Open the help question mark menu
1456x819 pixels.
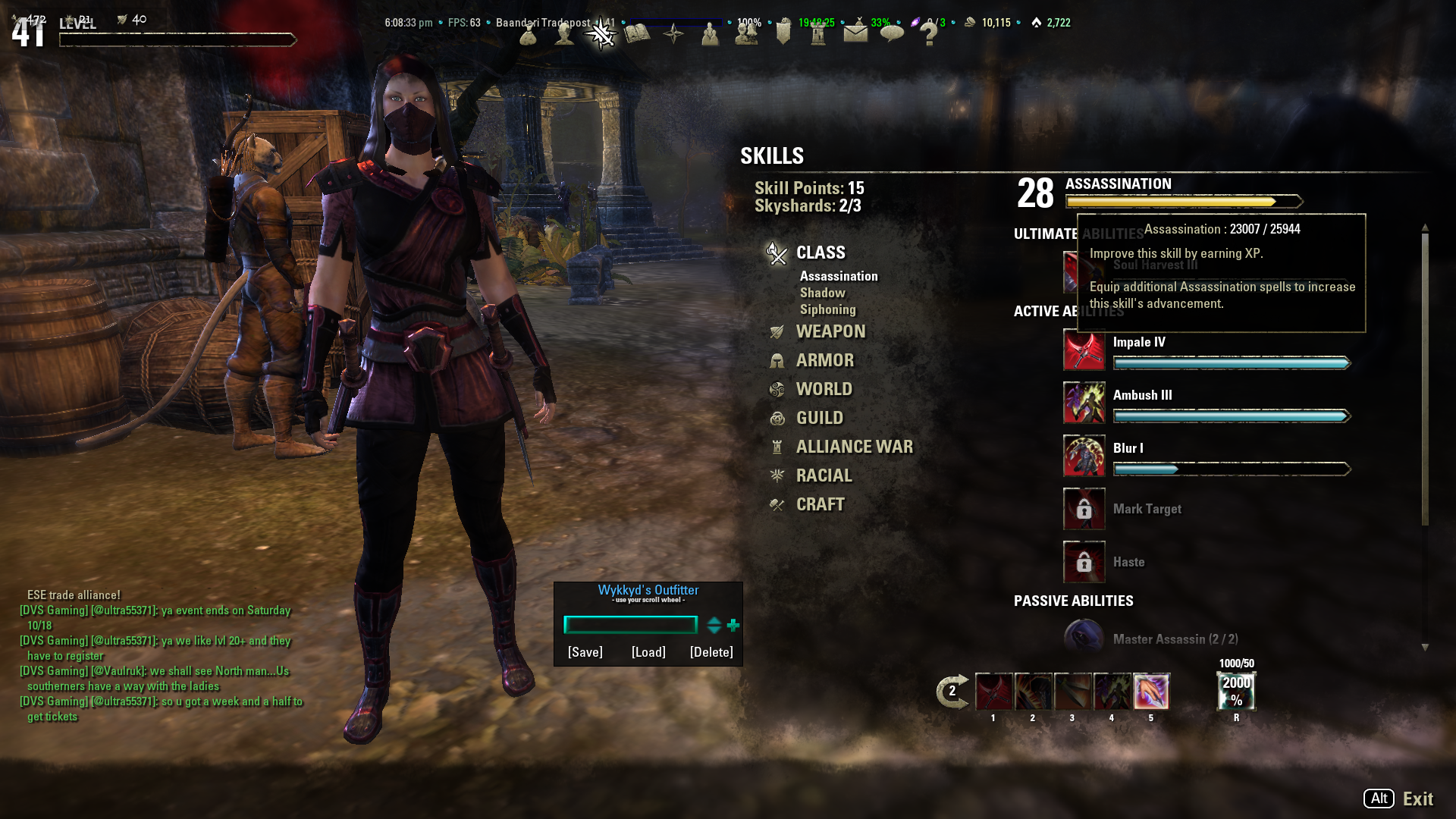pos(928,34)
